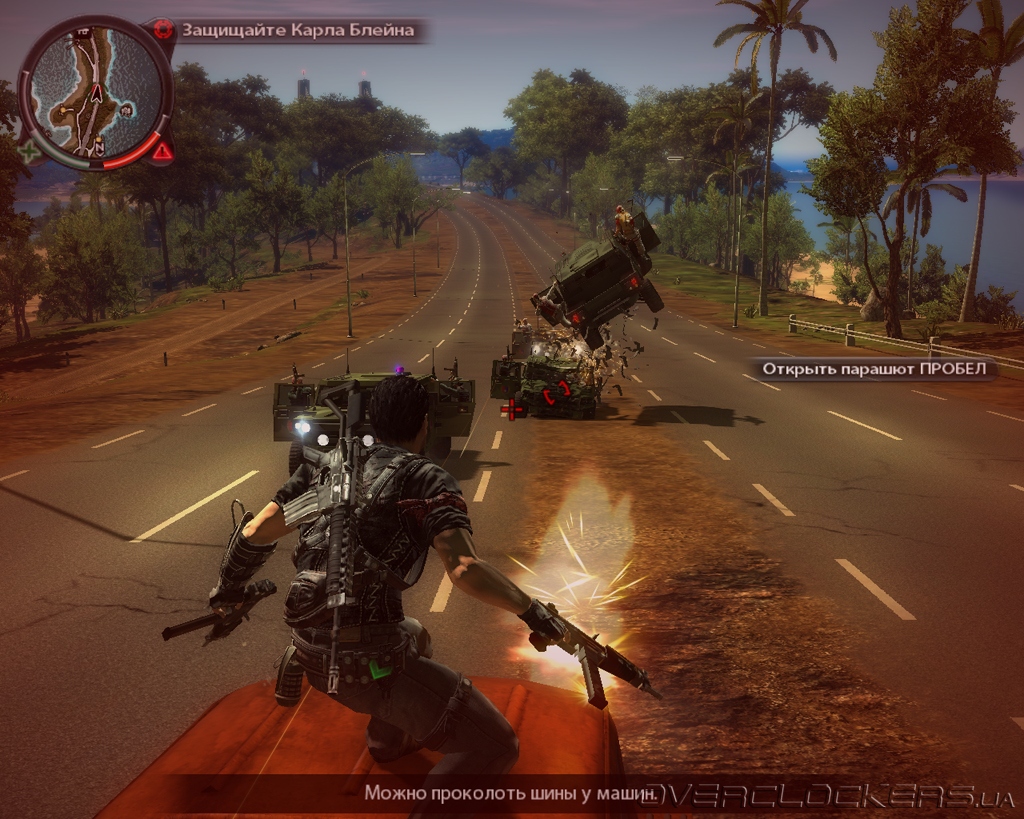Click the red warning triangle heat icon
Screen dimensions: 1024x819
(x=162, y=152)
